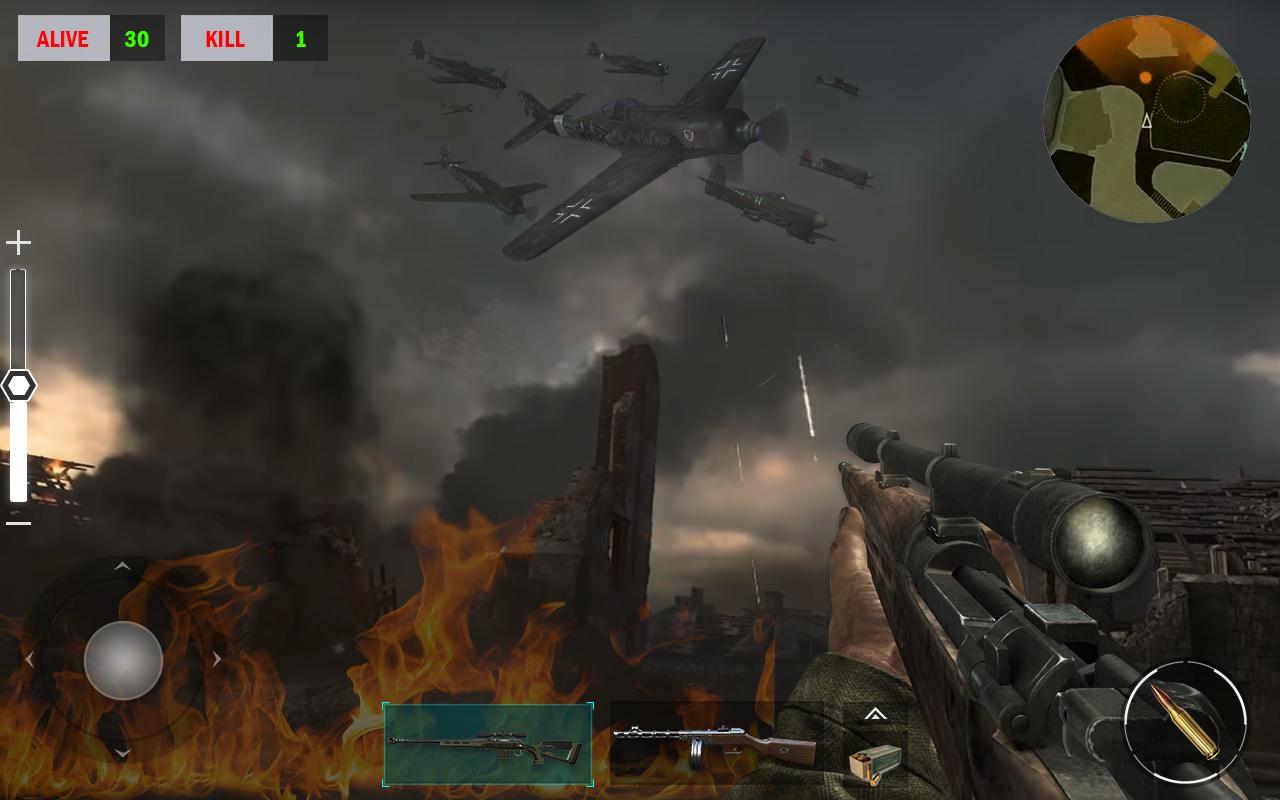The width and height of the screenshot is (1280, 800).
Task: Tap the joystick's right arrow
Action: pos(216,660)
